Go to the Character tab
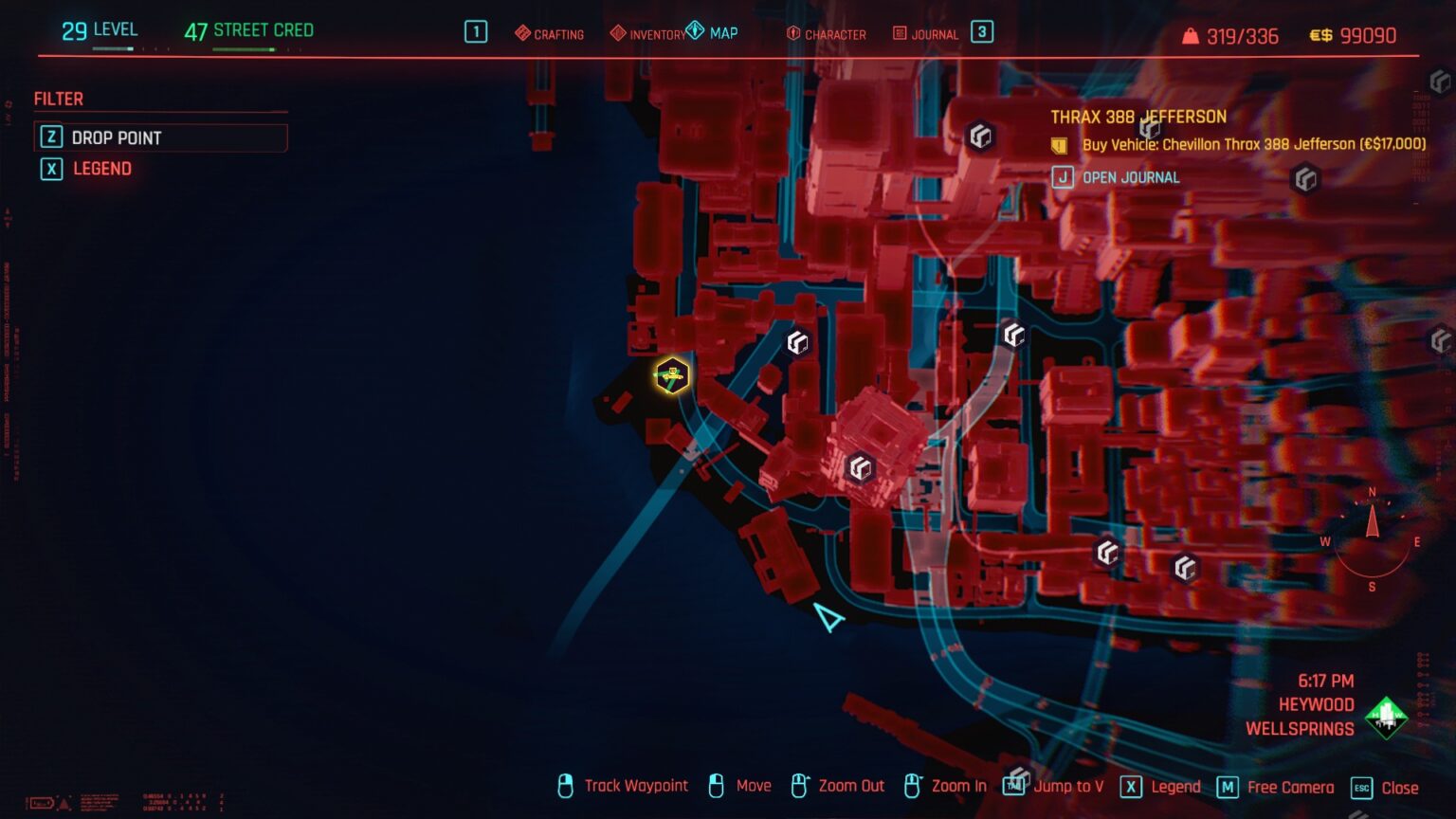 827,34
